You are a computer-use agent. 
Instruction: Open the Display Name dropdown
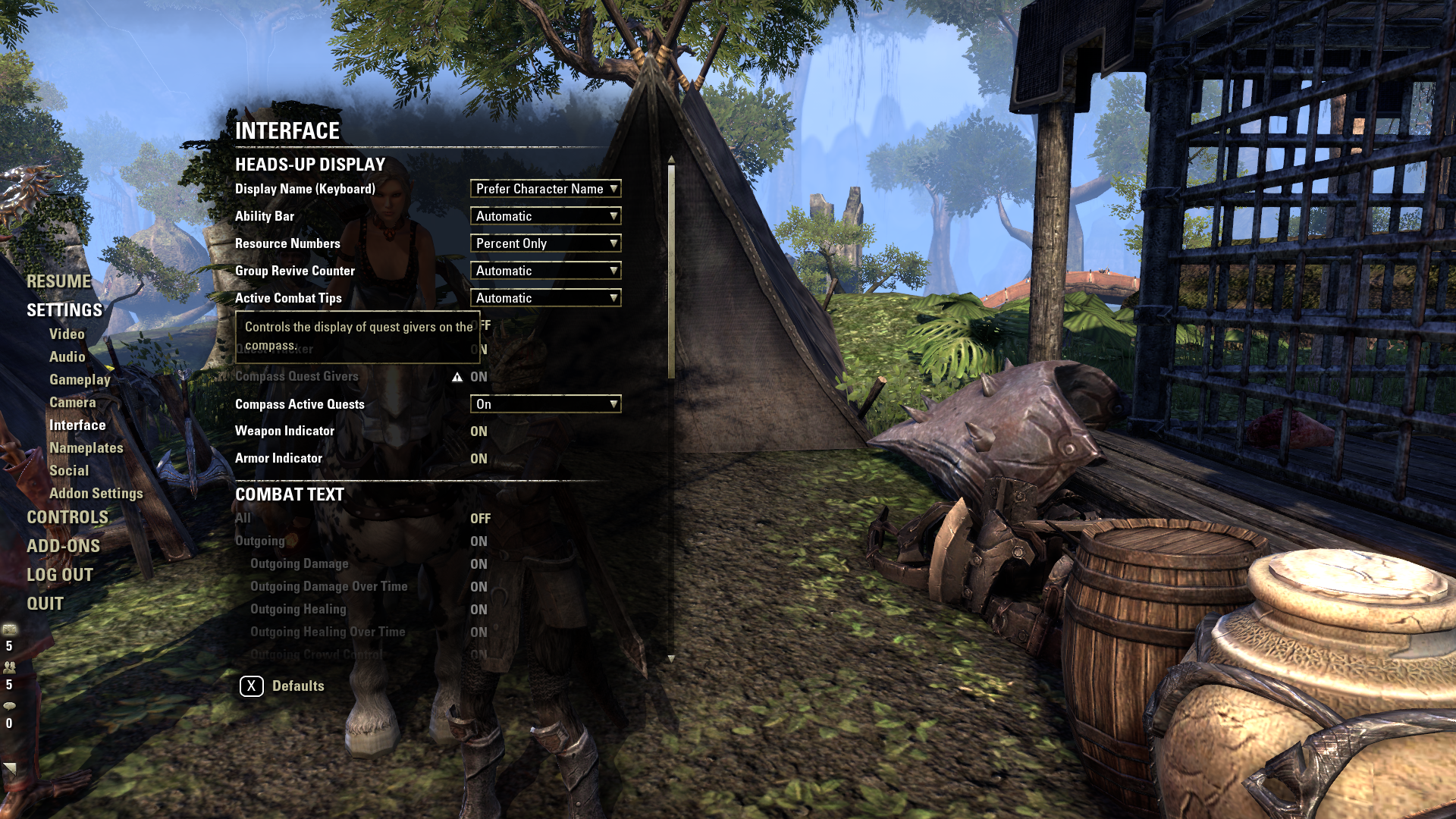pos(545,189)
